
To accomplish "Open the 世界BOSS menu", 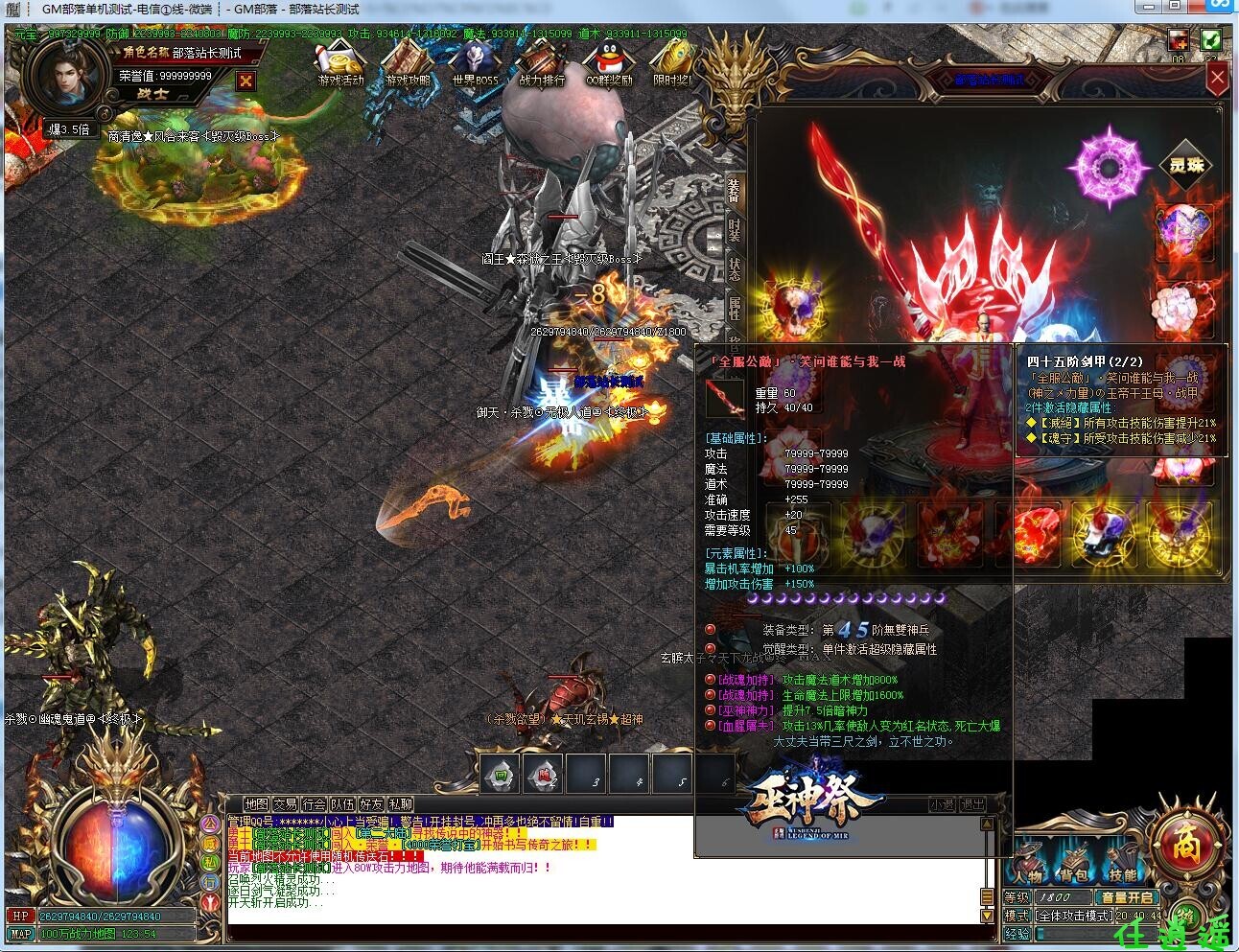I will tap(475, 65).
